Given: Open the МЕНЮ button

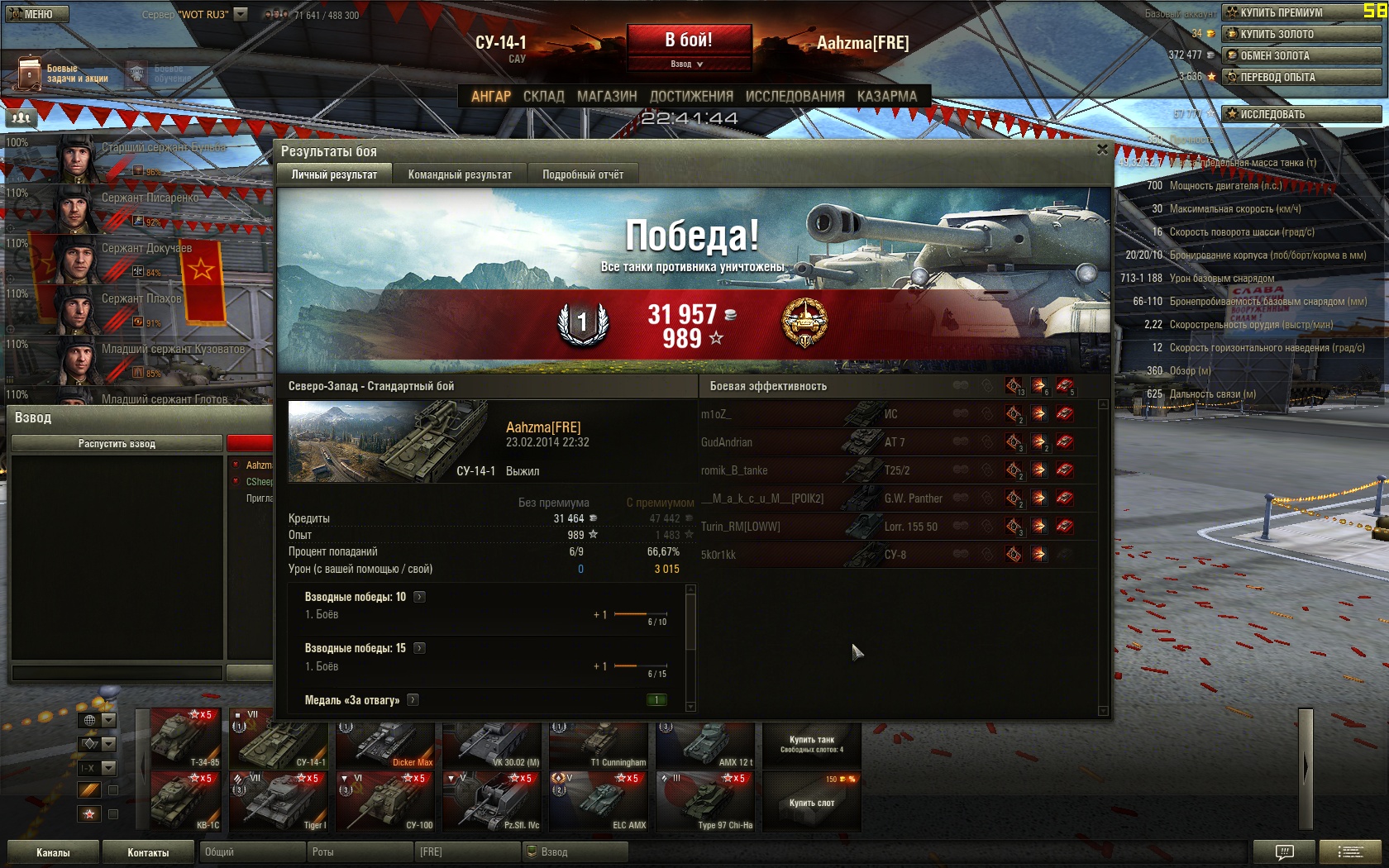Looking at the screenshot, I should 36,14.
